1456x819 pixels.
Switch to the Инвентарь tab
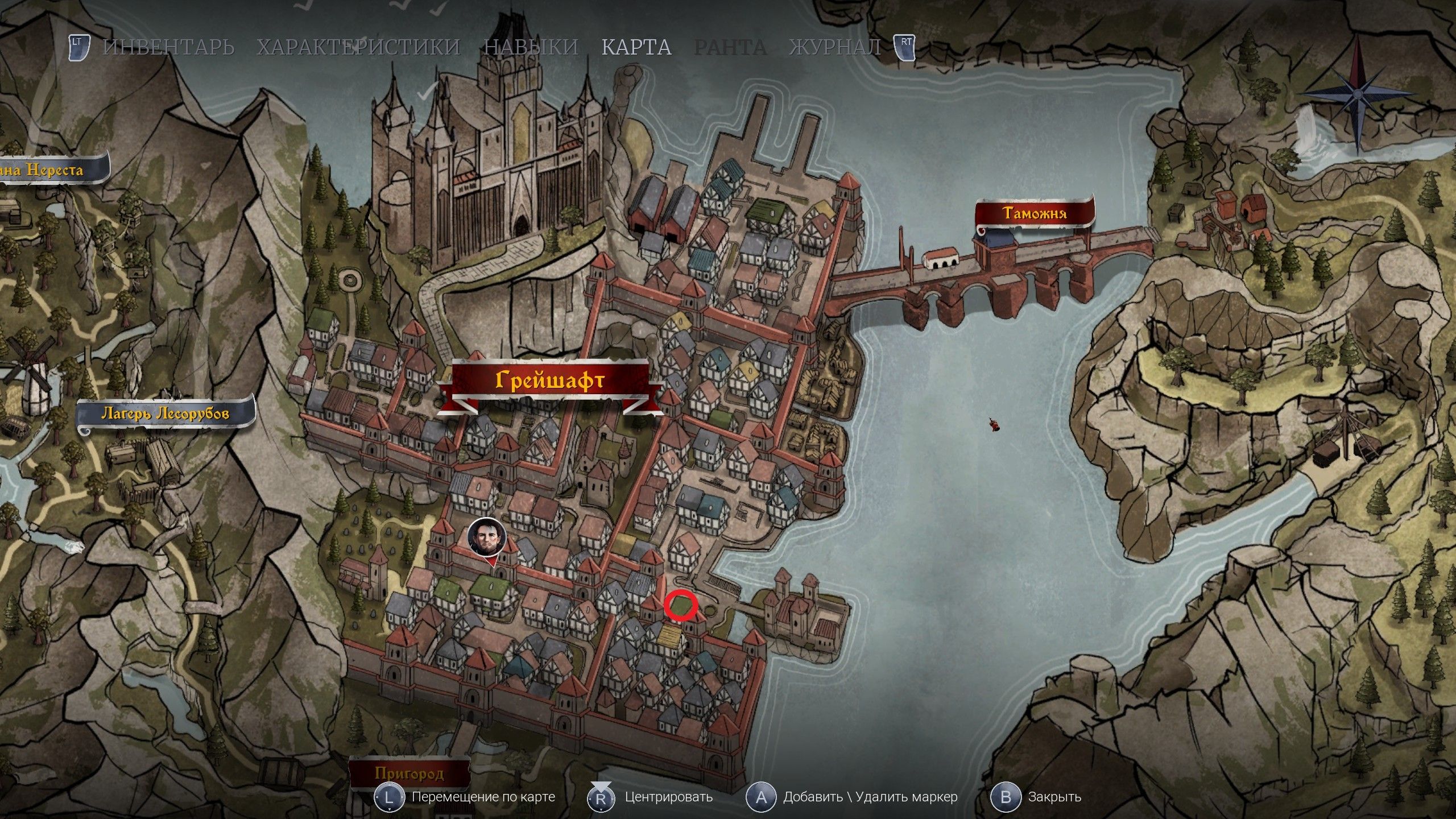coord(168,47)
